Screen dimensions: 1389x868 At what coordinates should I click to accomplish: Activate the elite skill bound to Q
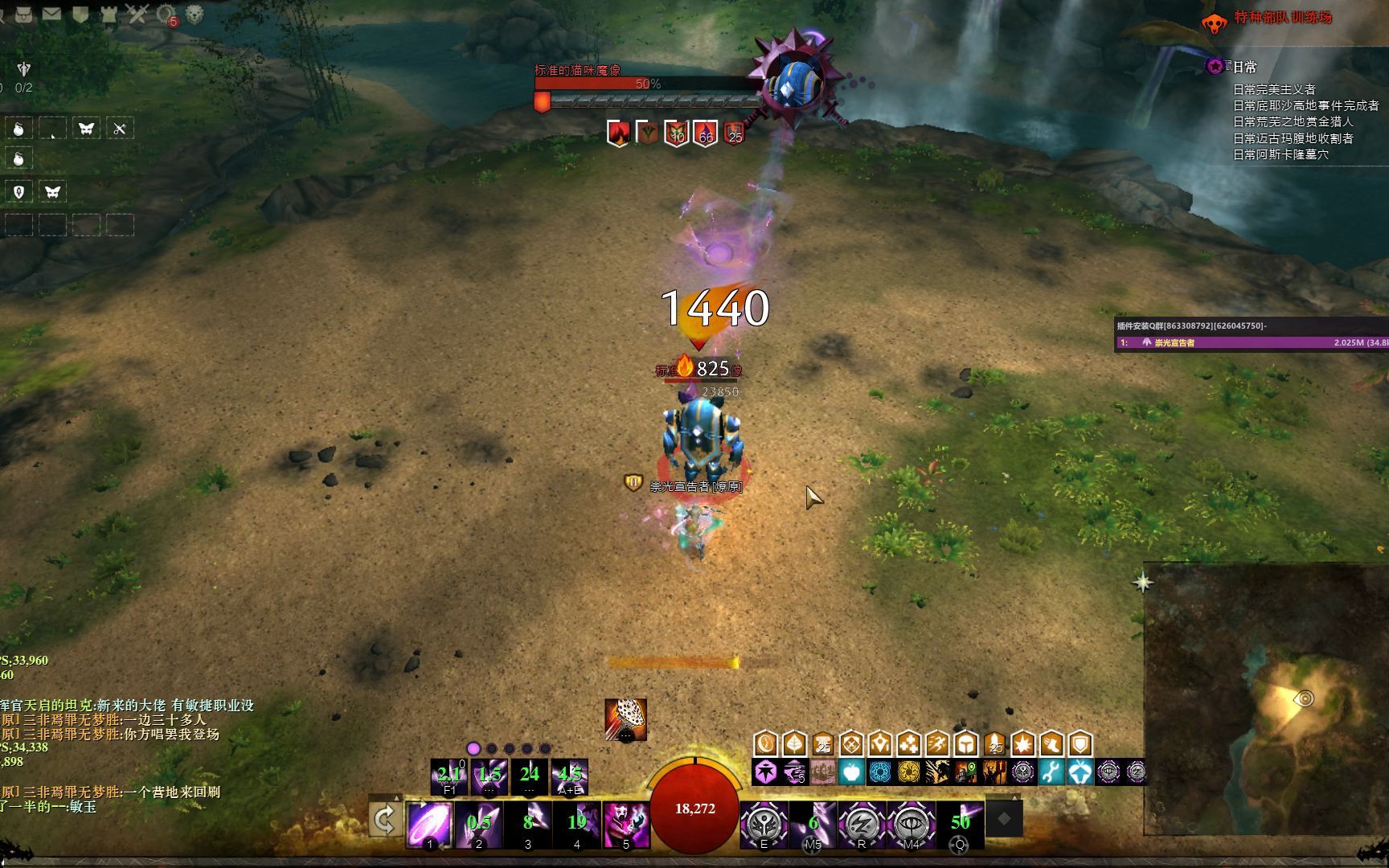(960, 824)
